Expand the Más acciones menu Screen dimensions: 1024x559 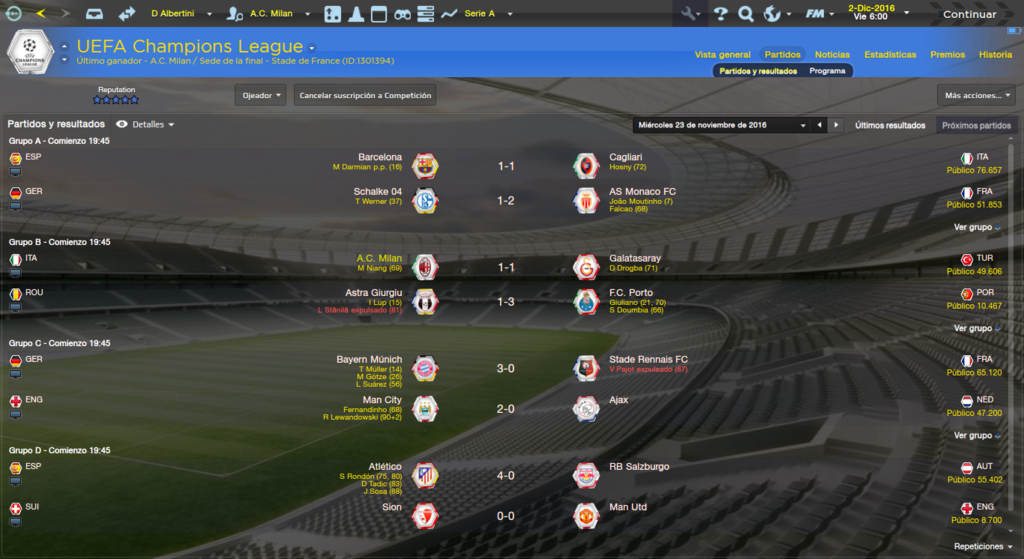(977, 96)
